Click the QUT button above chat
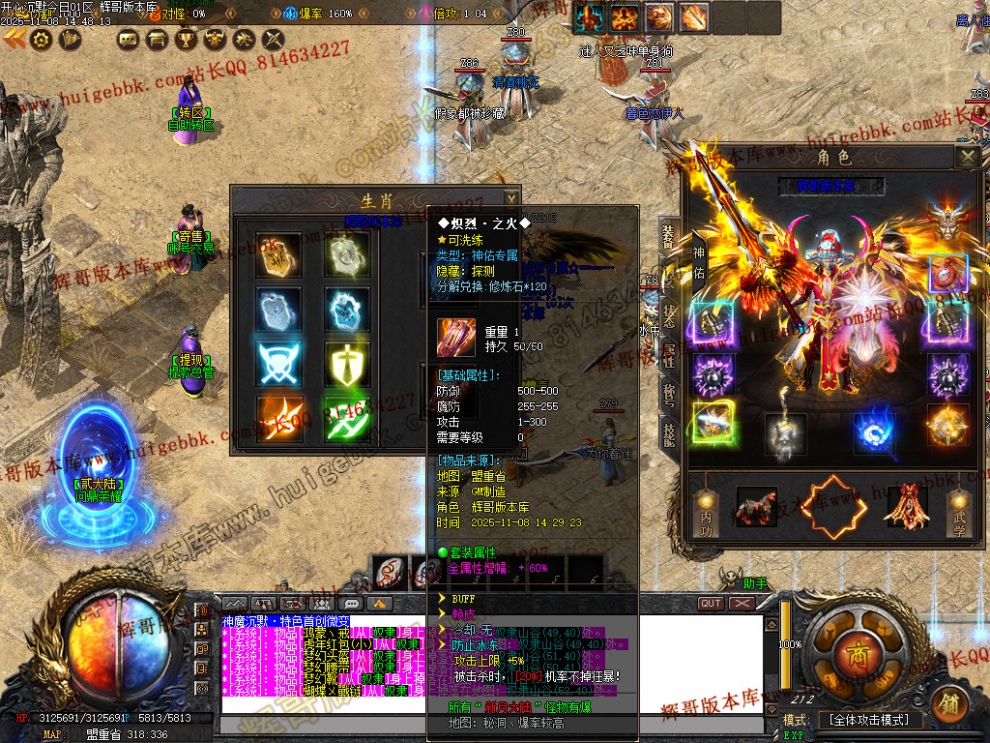The width and height of the screenshot is (990, 743). pyautogui.click(x=710, y=604)
